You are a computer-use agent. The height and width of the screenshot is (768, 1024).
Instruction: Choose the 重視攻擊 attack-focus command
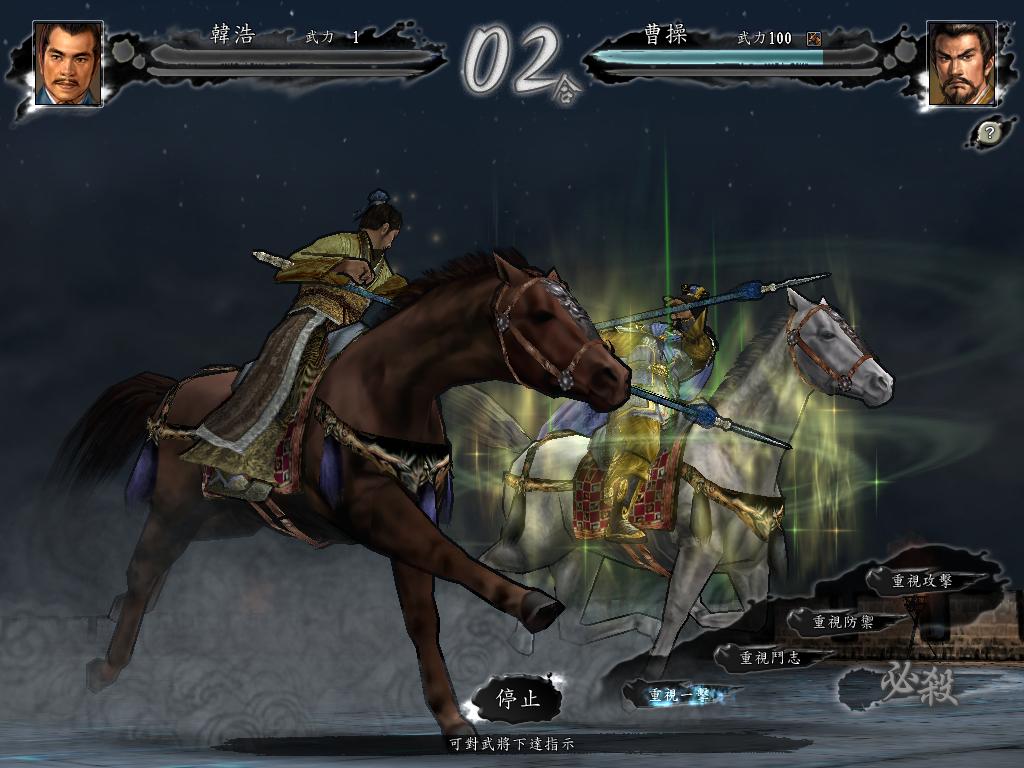[921, 580]
